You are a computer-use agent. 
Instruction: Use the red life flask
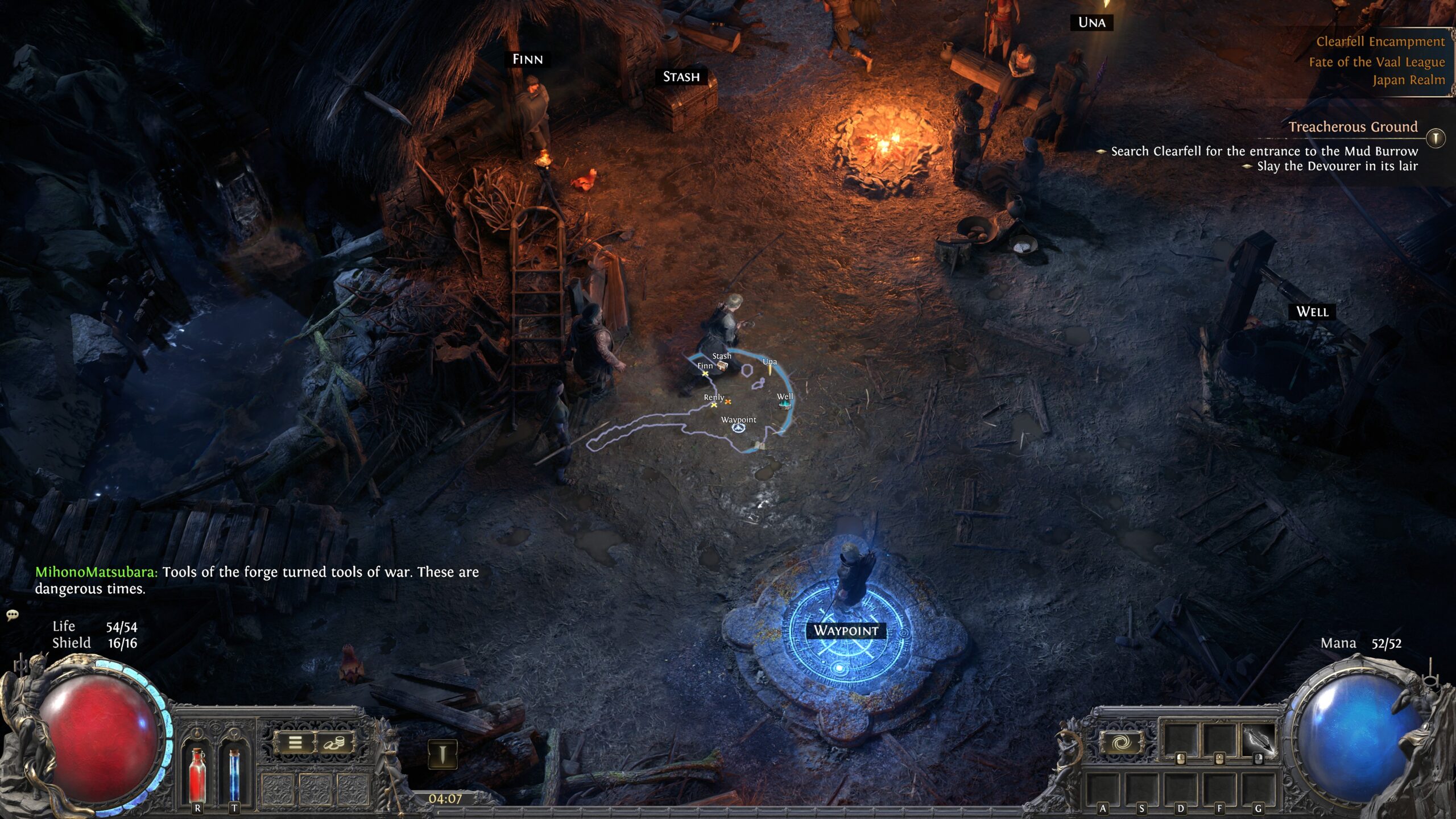click(x=197, y=773)
